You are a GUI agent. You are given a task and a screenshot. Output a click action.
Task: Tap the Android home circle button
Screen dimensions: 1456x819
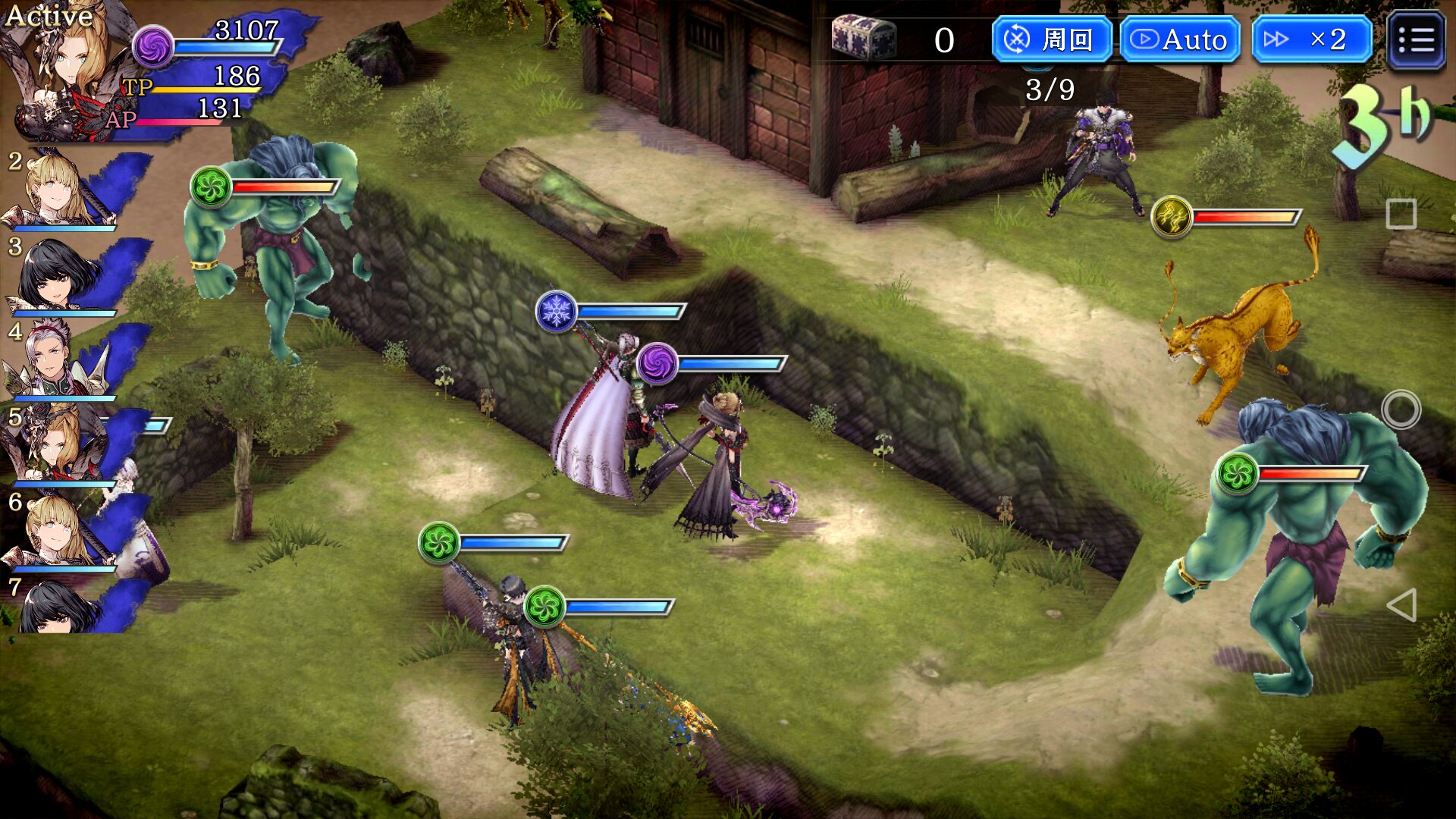[x=1401, y=409]
